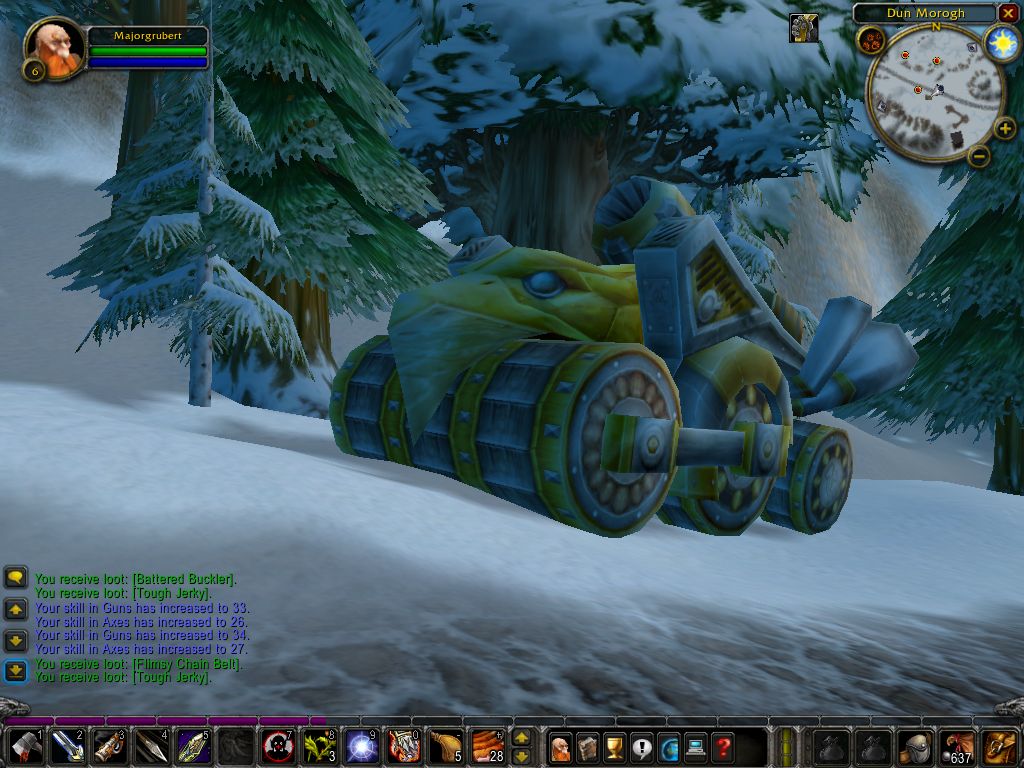Cast the glowing blue orb spell in slot 9
The height and width of the screenshot is (768, 1024).
coord(361,746)
